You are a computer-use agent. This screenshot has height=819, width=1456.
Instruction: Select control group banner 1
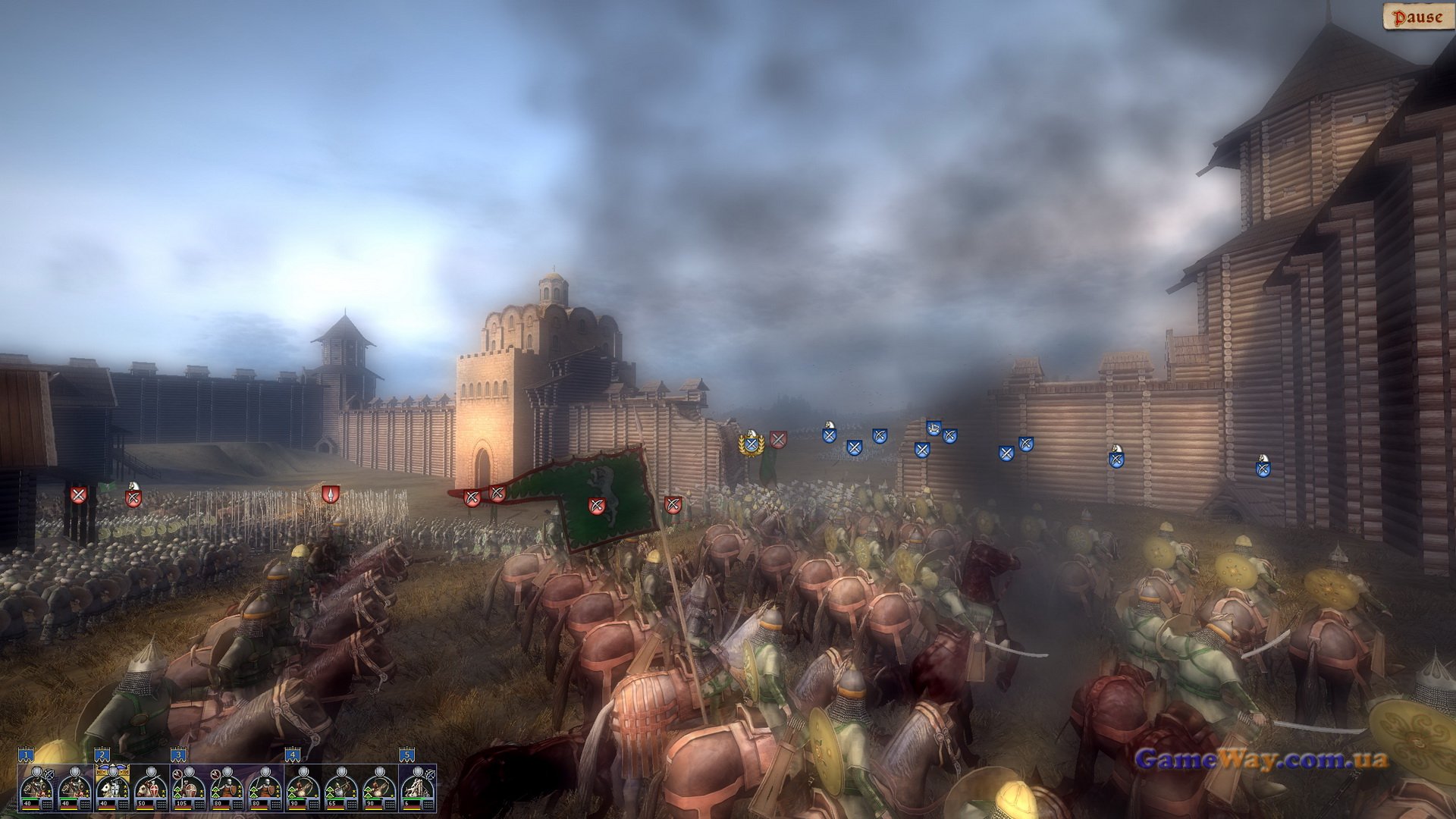pos(27,755)
